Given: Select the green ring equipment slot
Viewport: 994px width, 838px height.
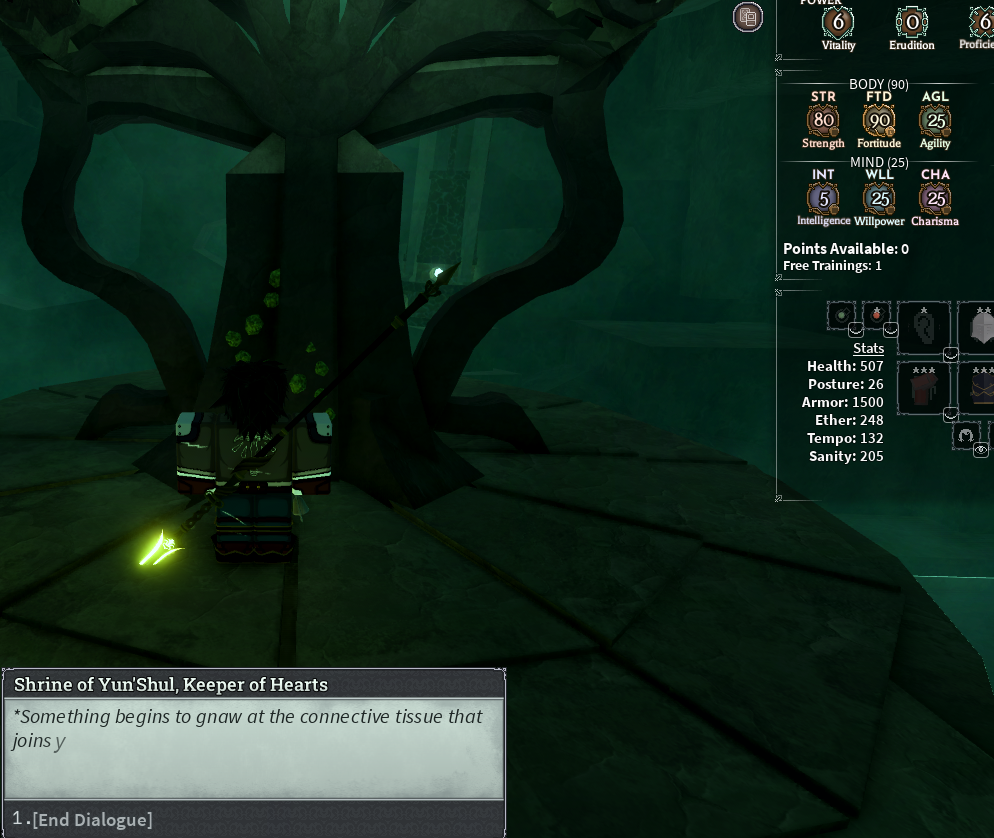Looking at the screenshot, I should [x=841, y=316].
